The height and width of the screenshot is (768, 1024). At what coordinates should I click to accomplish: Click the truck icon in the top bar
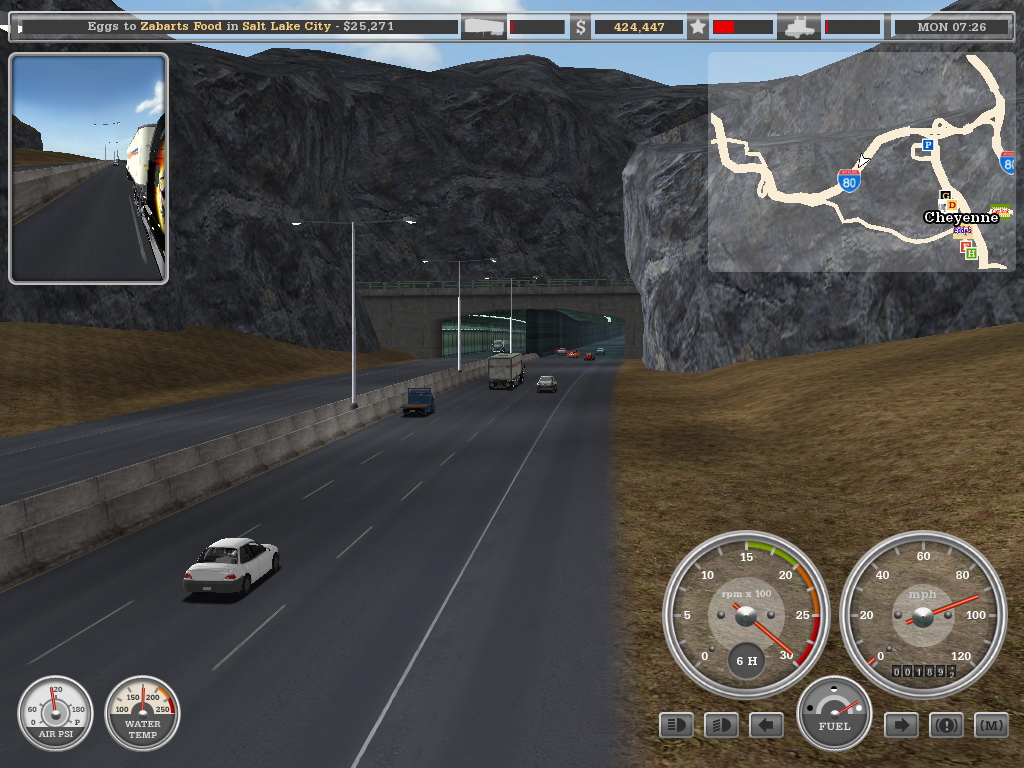pos(801,27)
